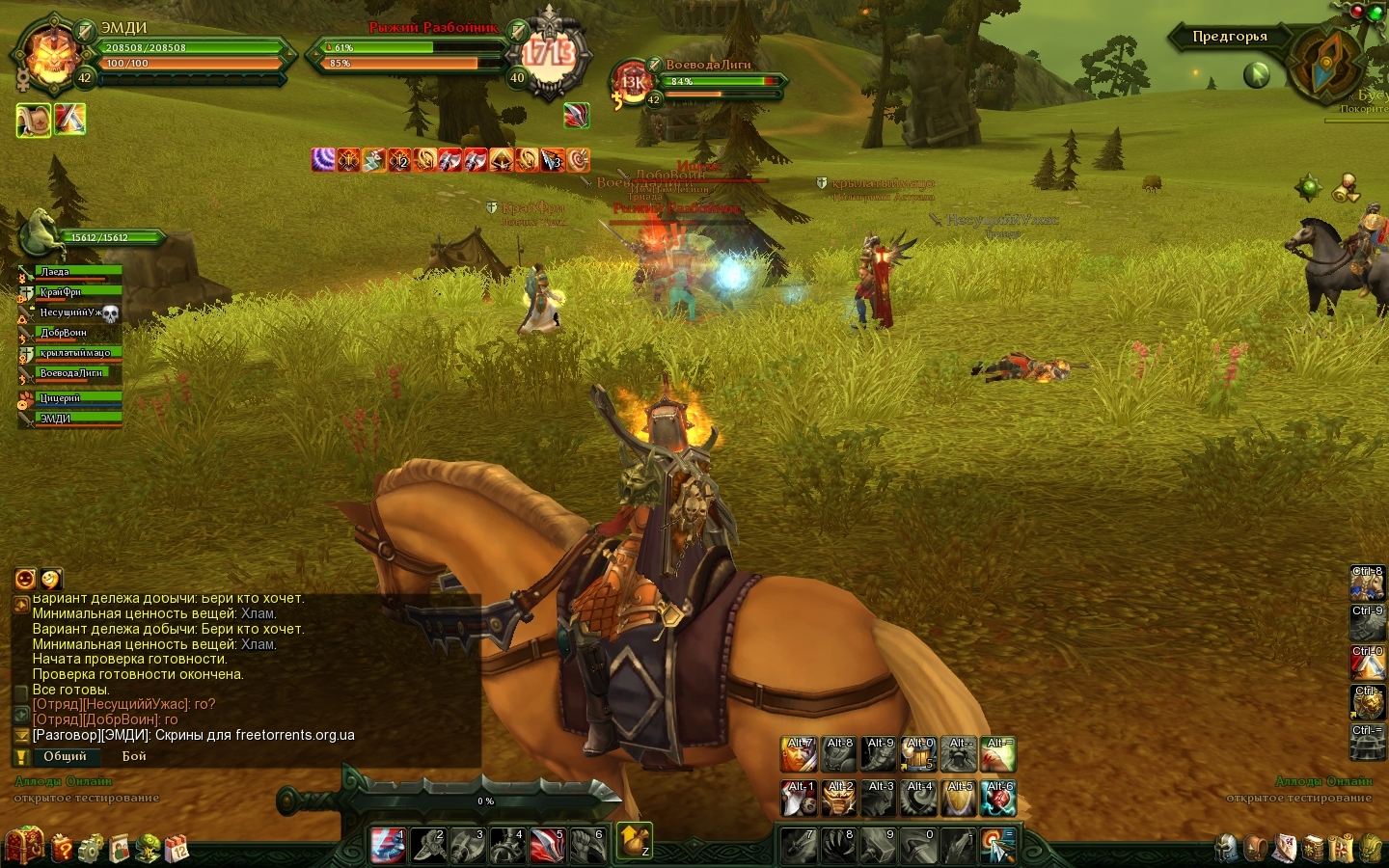Switch to the Бой chat tab
The width and height of the screenshot is (1389, 868).
click(134, 757)
